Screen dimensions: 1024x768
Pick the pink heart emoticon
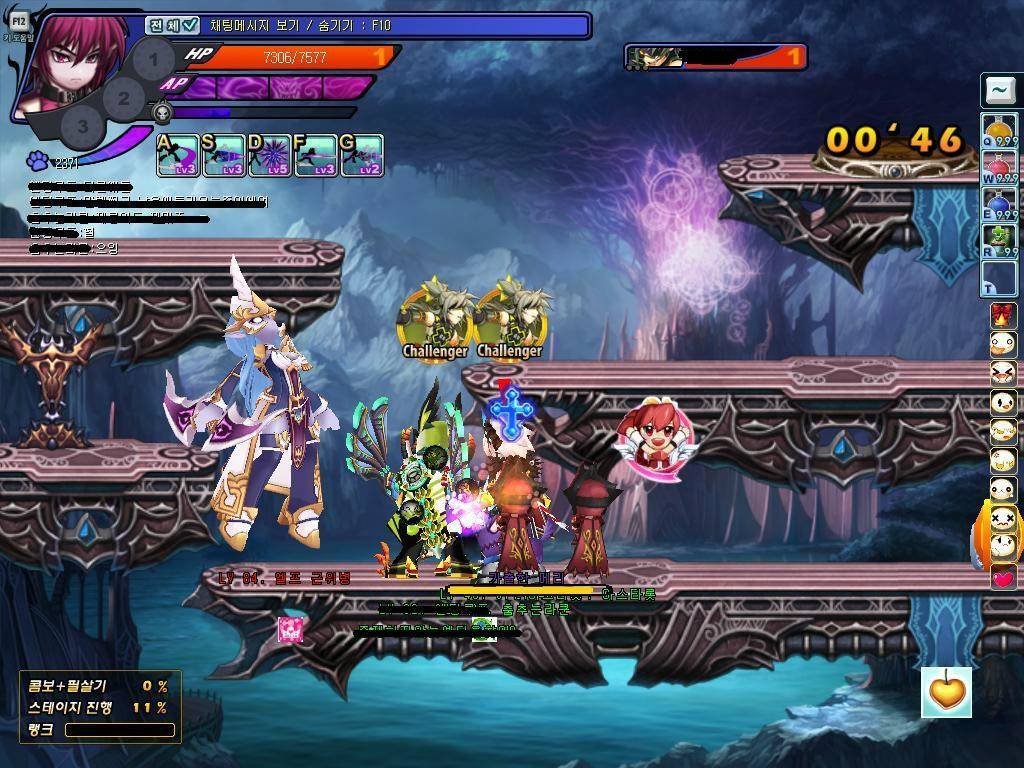pyautogui.click(x=1002, y=577)
